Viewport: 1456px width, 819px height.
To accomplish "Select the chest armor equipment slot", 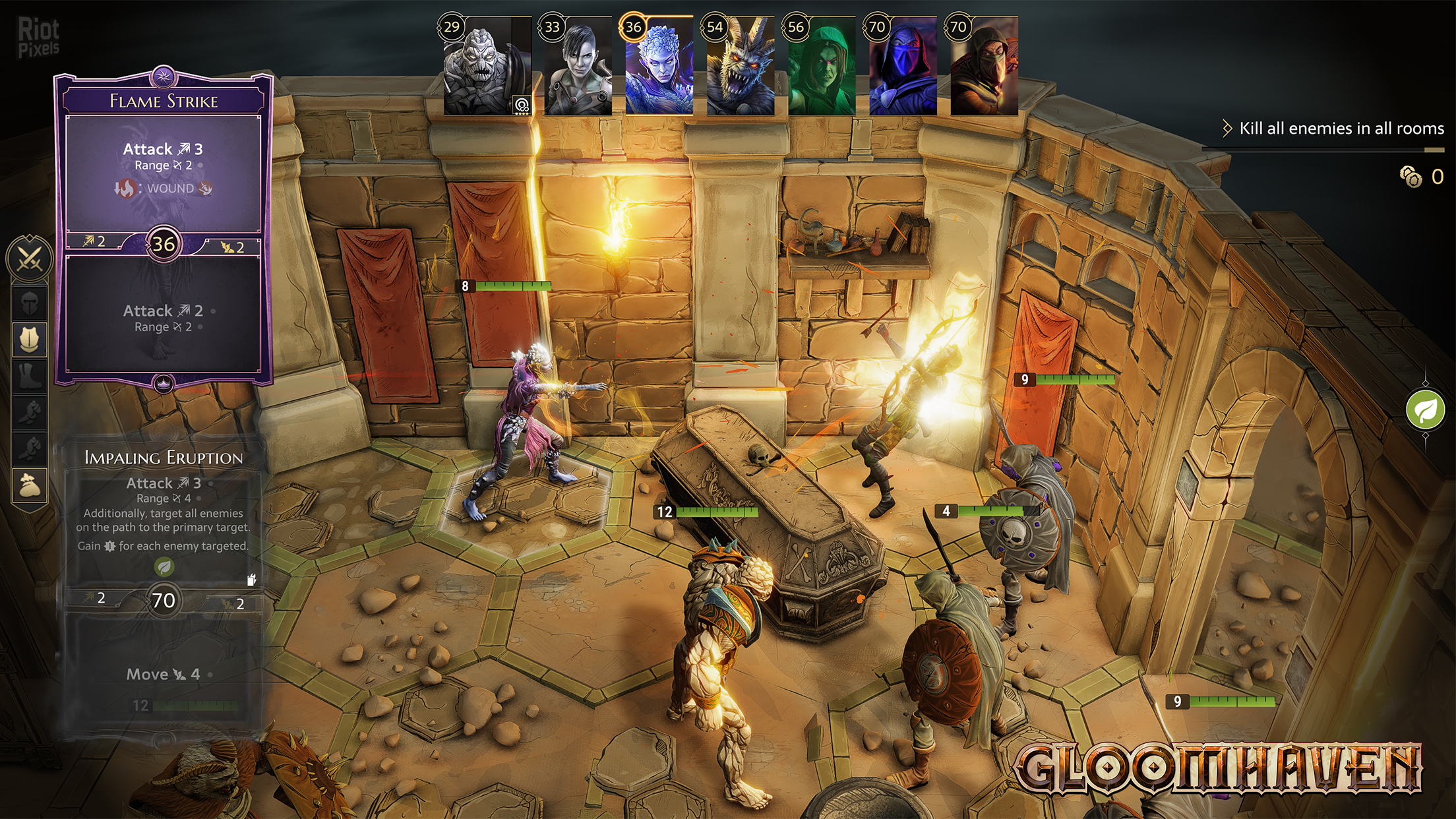I will point(29,340).
